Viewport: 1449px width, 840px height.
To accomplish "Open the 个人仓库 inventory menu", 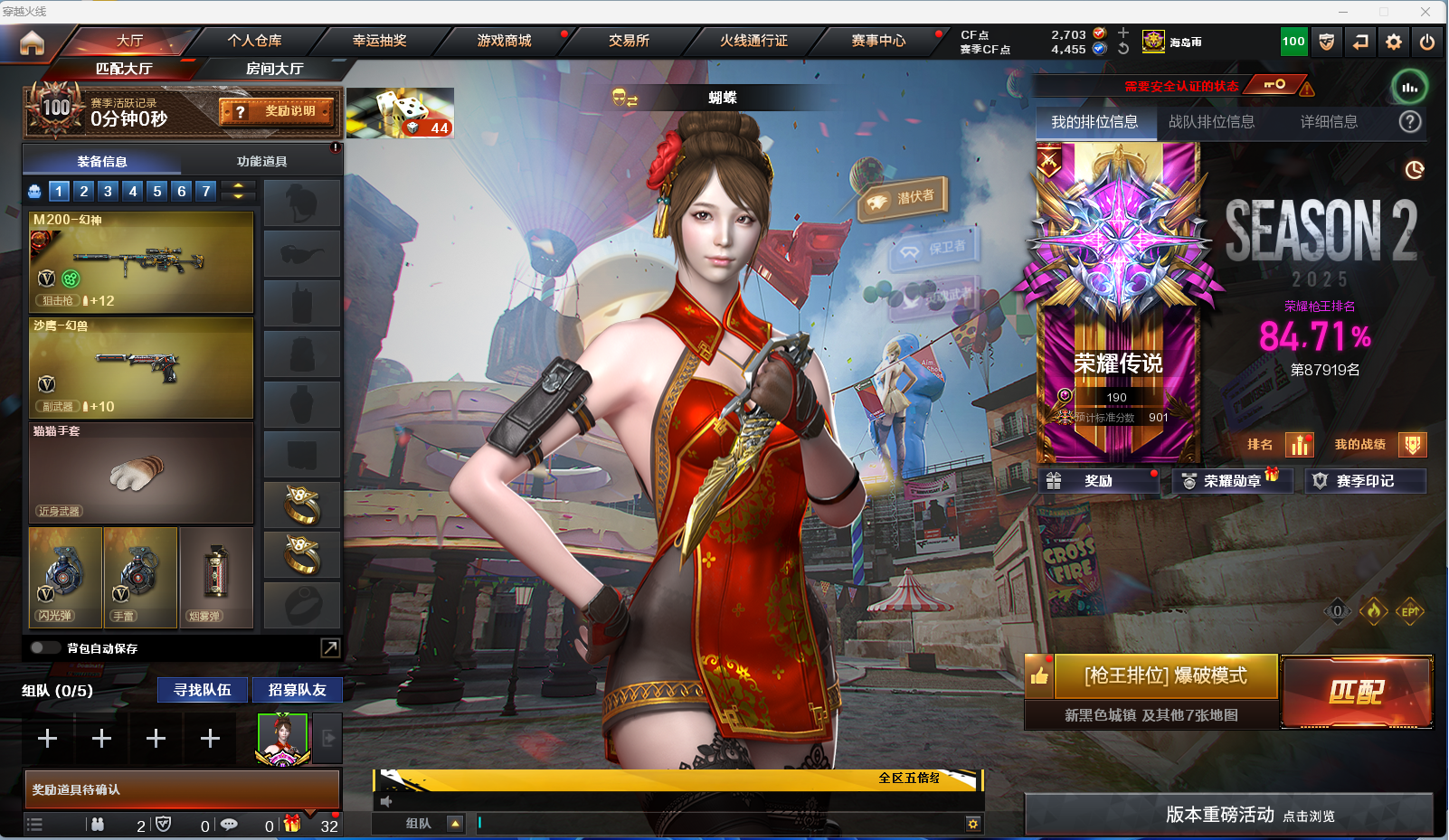I will [254, 41].
